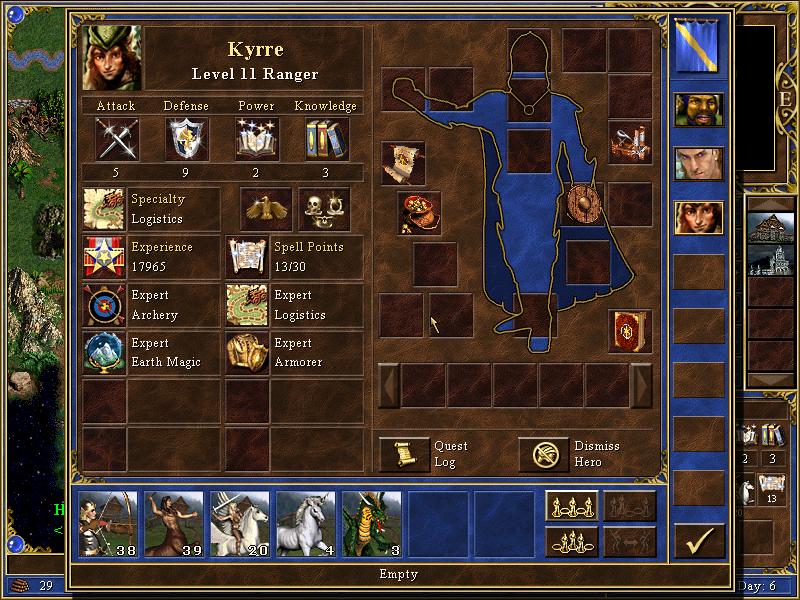This screenshot has height=600, width=800.
Task: Click the backpack right arrow
Action: (x=641, y=385)
